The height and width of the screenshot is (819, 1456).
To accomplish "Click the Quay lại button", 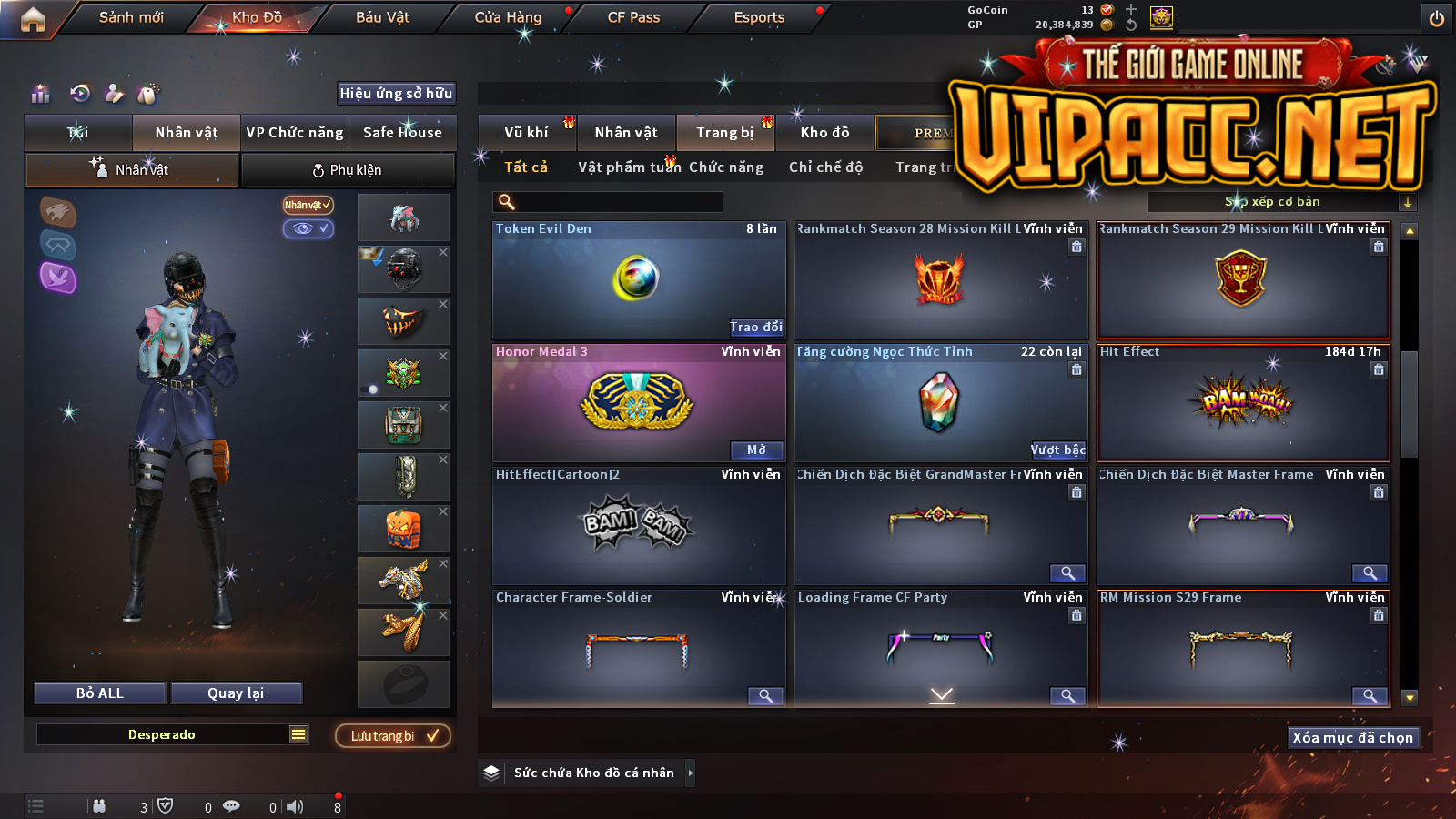I will click(x=236, y=693).
